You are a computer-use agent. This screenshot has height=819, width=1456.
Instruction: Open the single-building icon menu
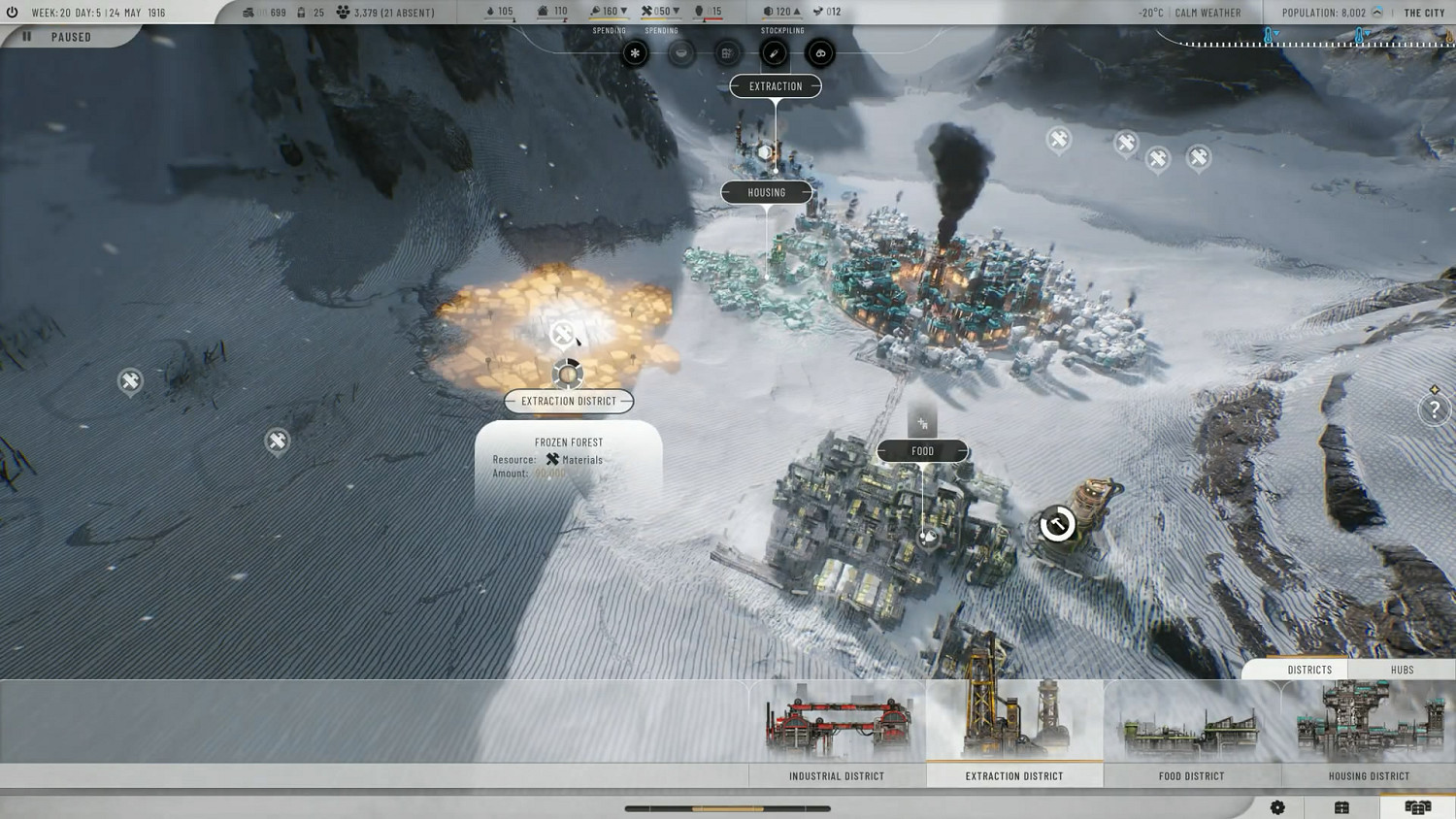1341,807
